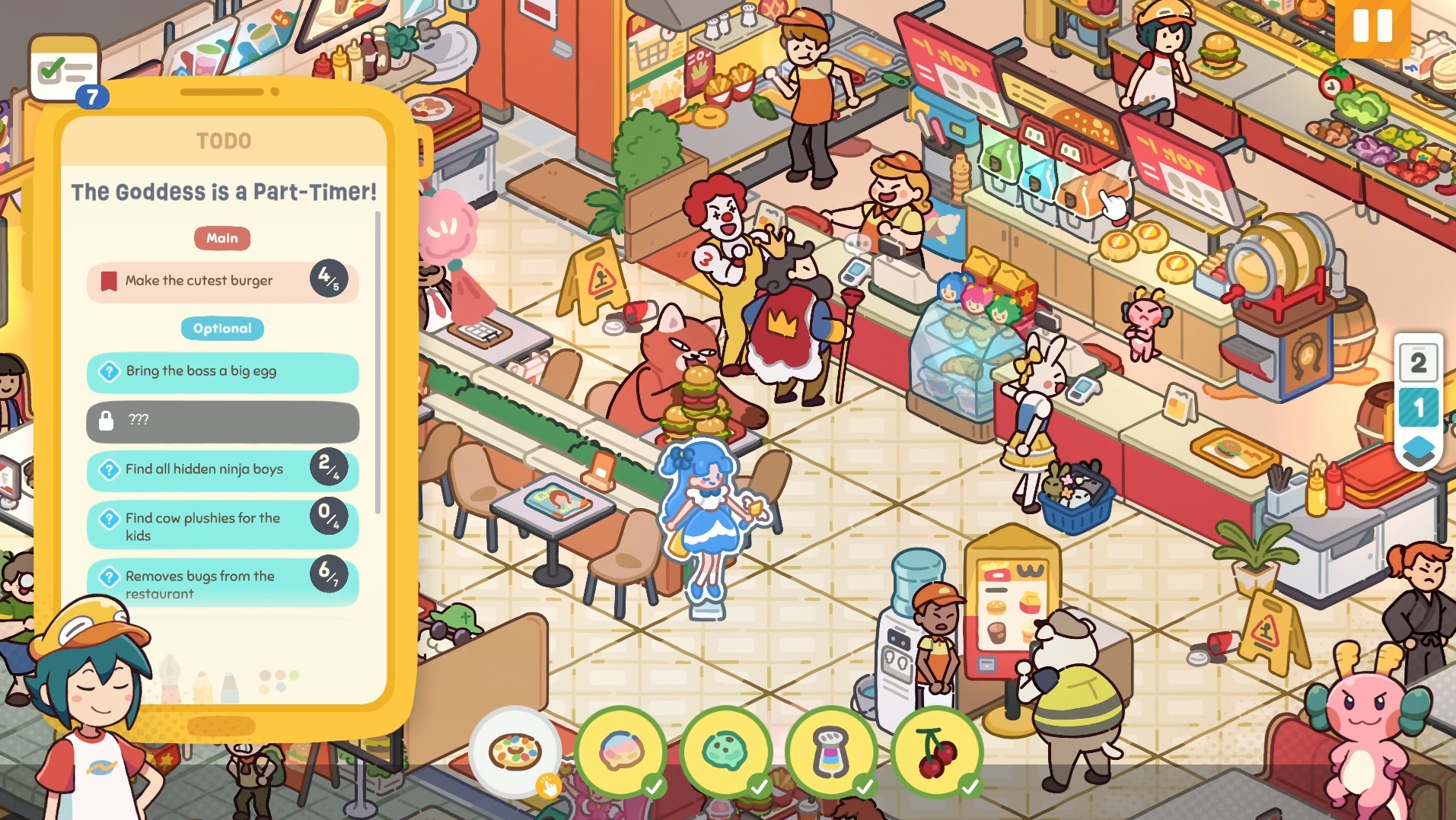
Task: Switch to floor 1
Action: 1418,407
